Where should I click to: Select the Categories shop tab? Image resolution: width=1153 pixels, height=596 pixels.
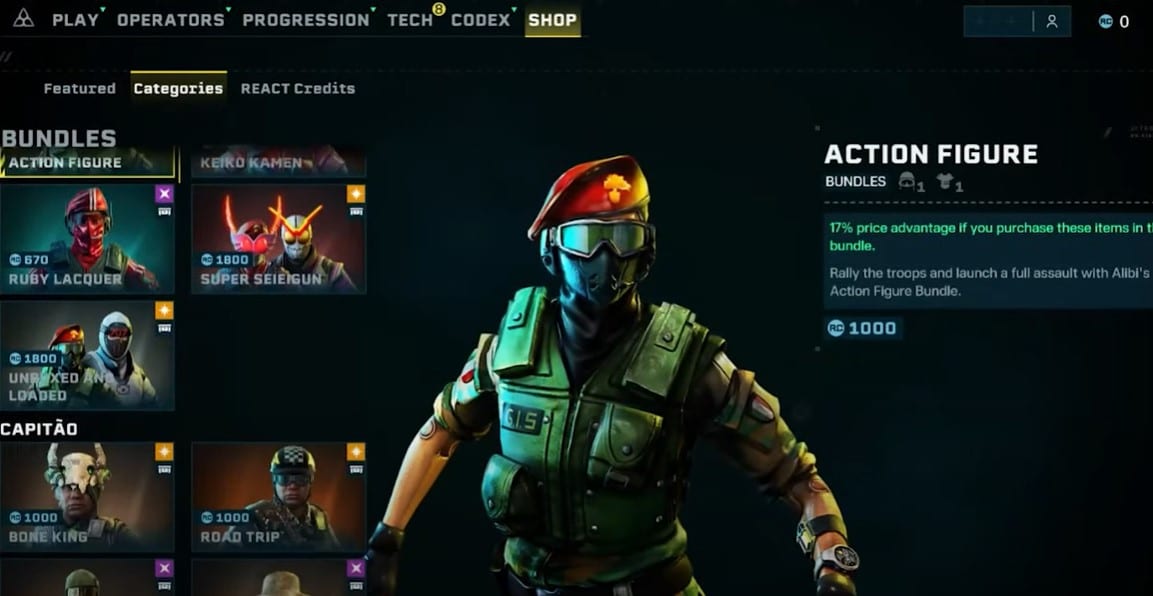coord(178,88)
